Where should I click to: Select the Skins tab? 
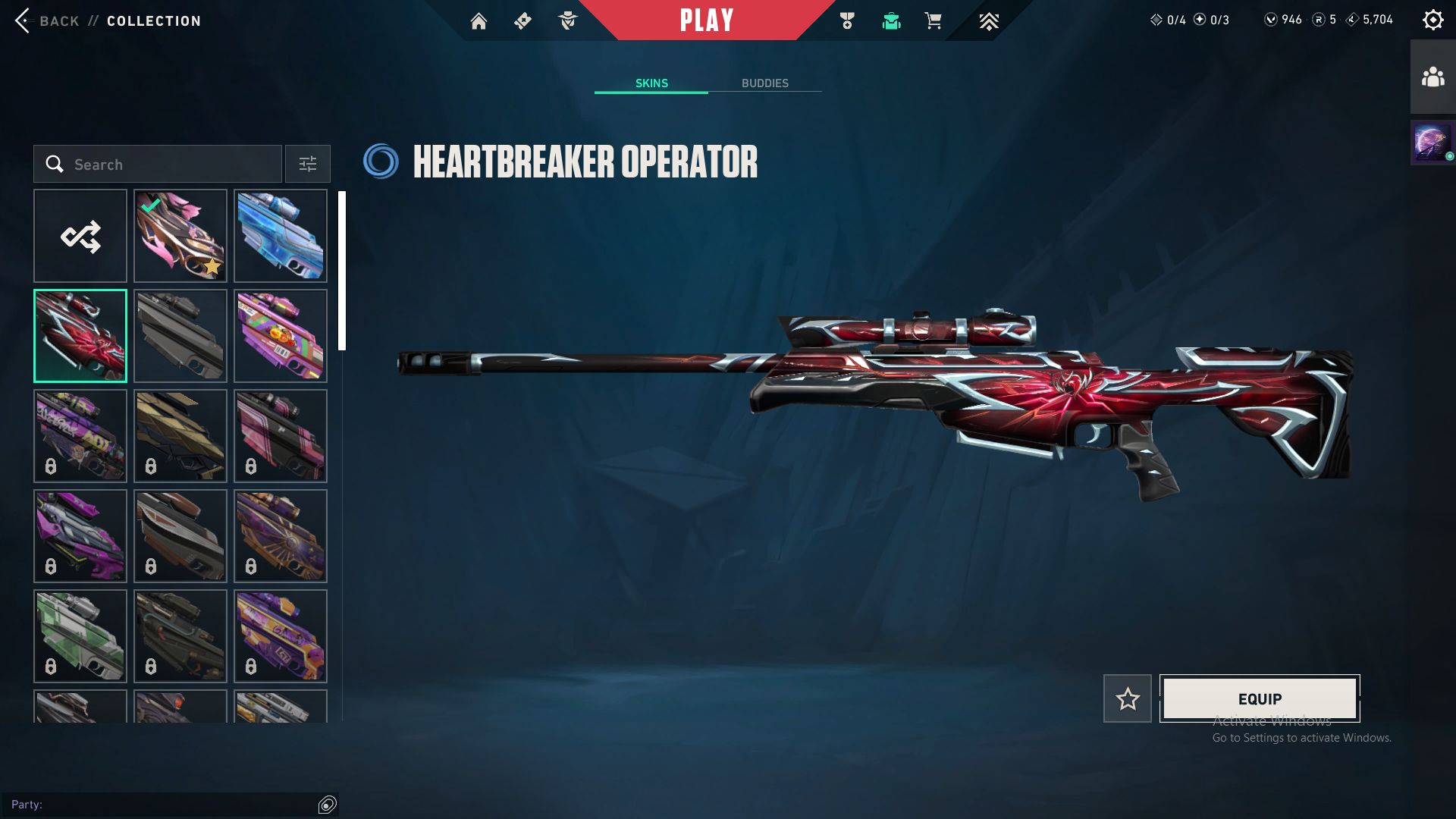click(x=651, y=83)
